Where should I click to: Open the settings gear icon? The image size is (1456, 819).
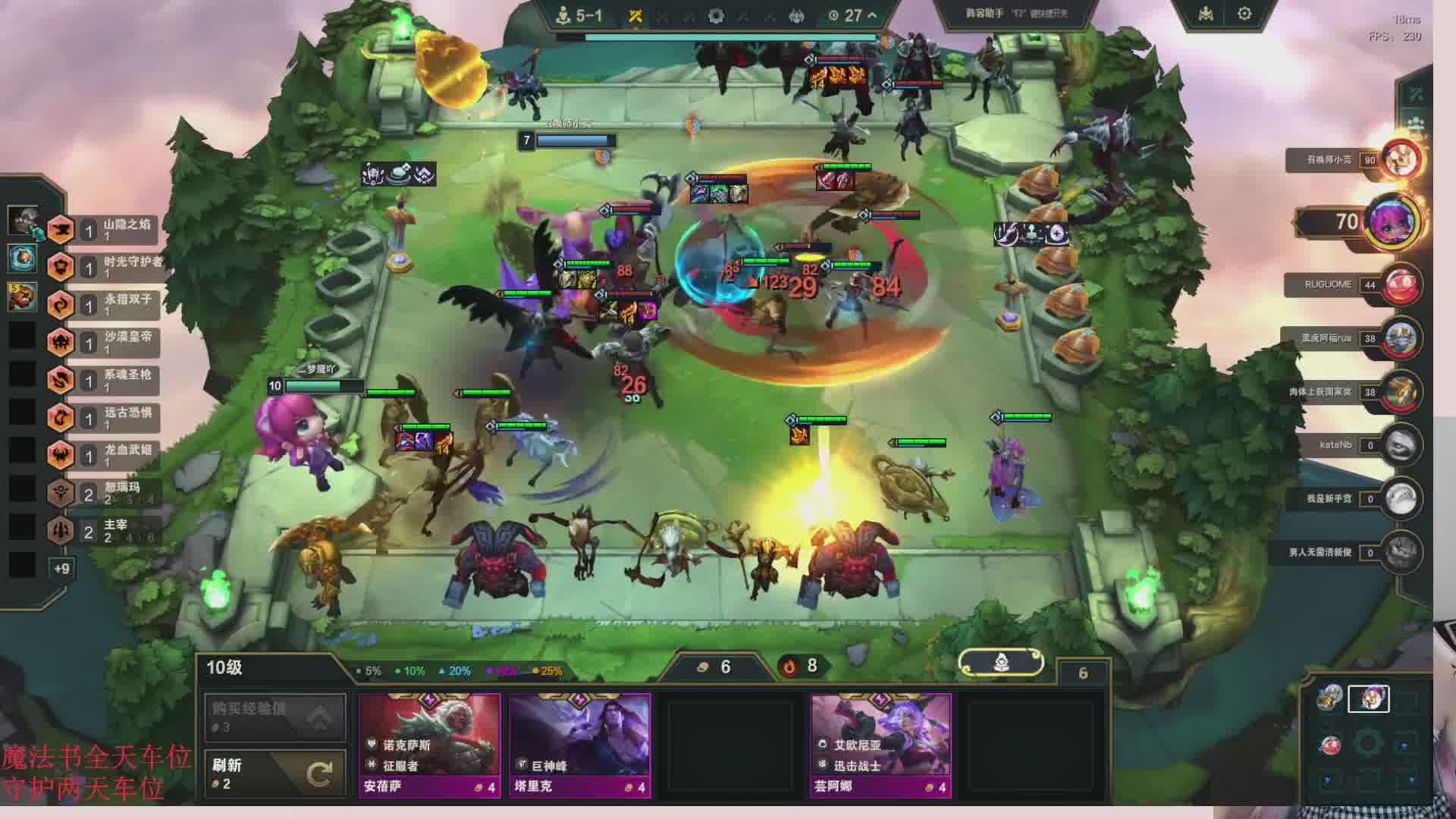point(1244,14)
